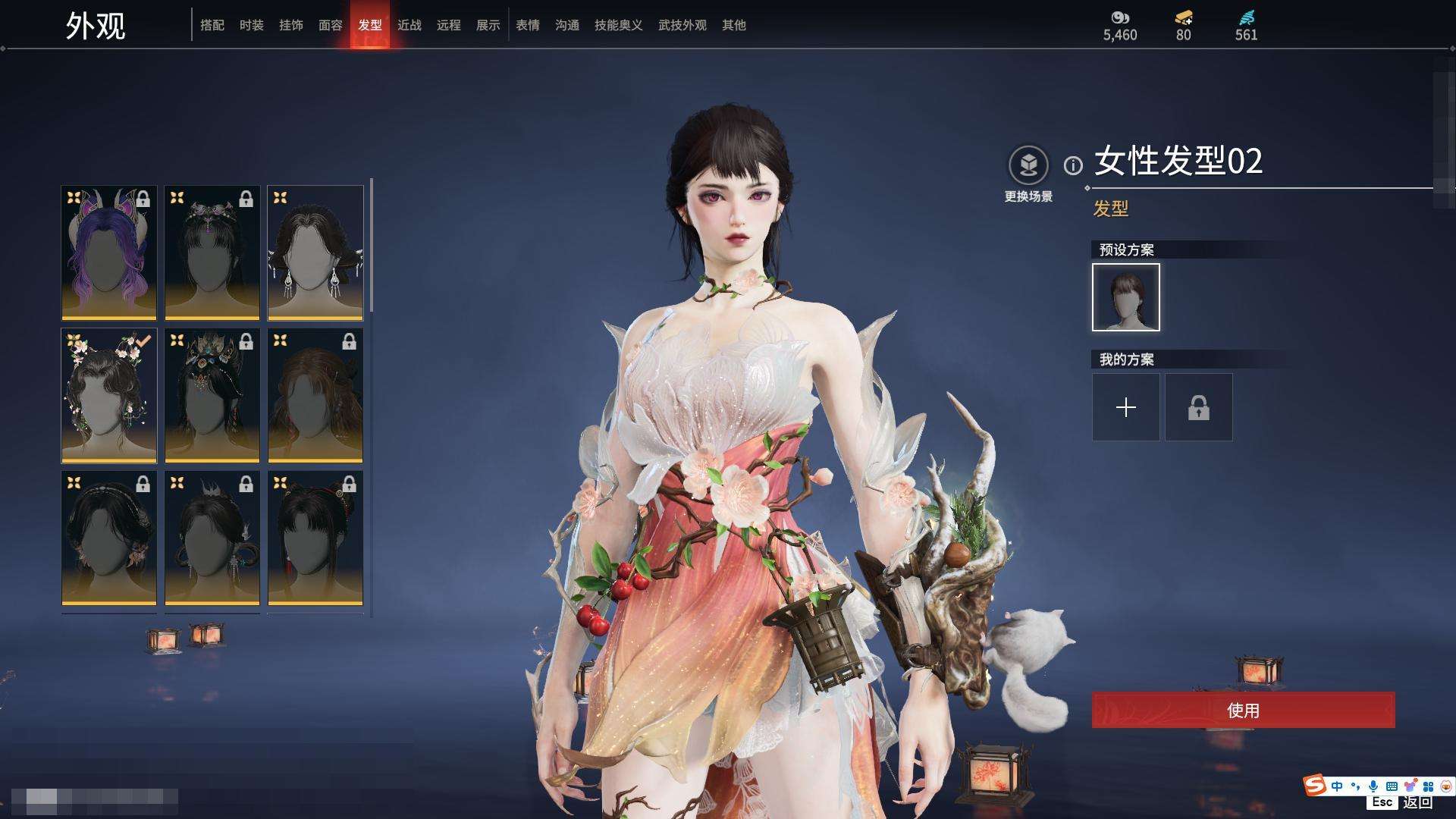Select the purple hair with cat ears
This screenshot has height=819, width=1456.
click(x=109, y=253)
